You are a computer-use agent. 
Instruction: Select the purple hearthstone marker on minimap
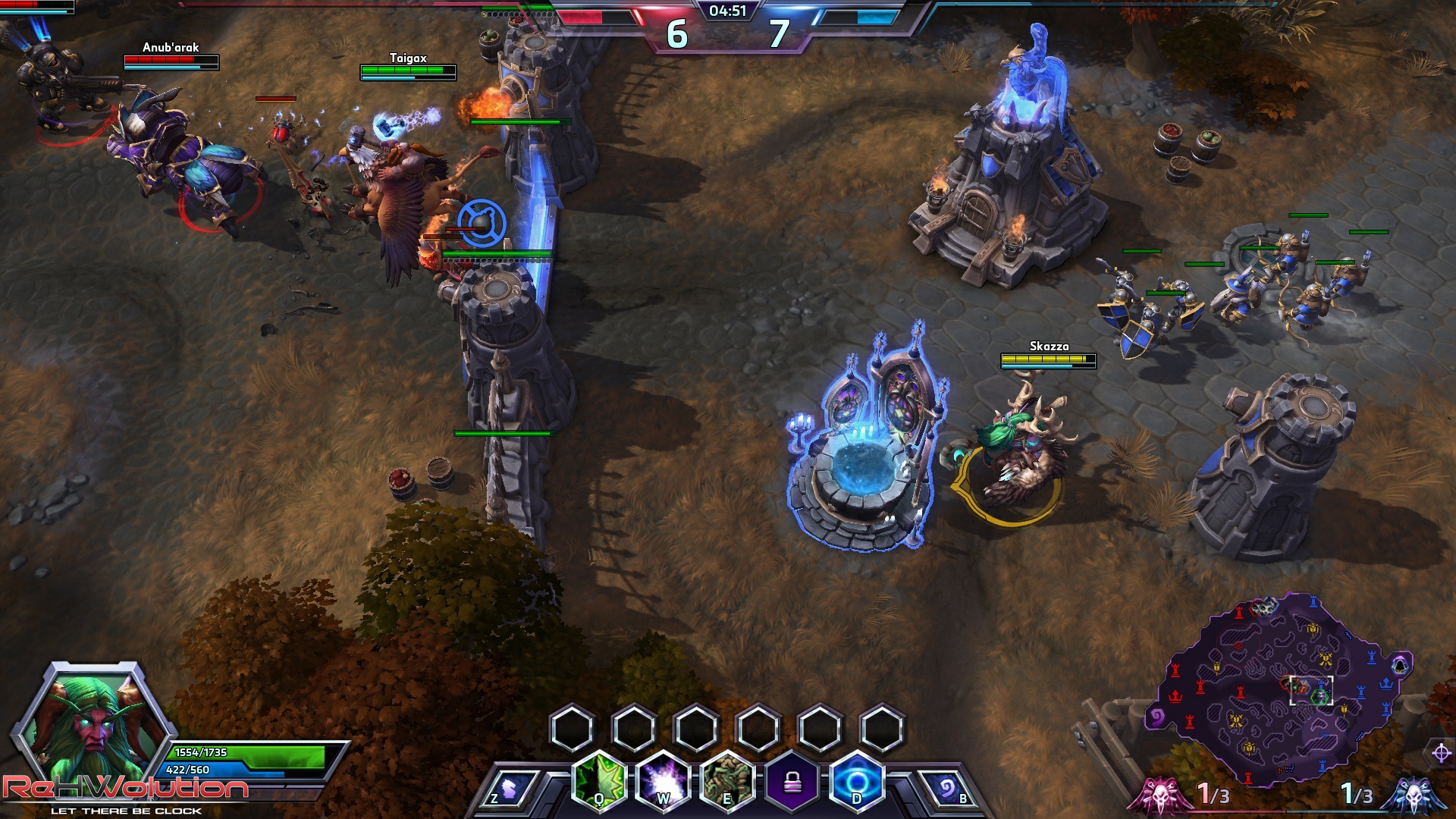pyautogui.click(x=1158, y=717)
